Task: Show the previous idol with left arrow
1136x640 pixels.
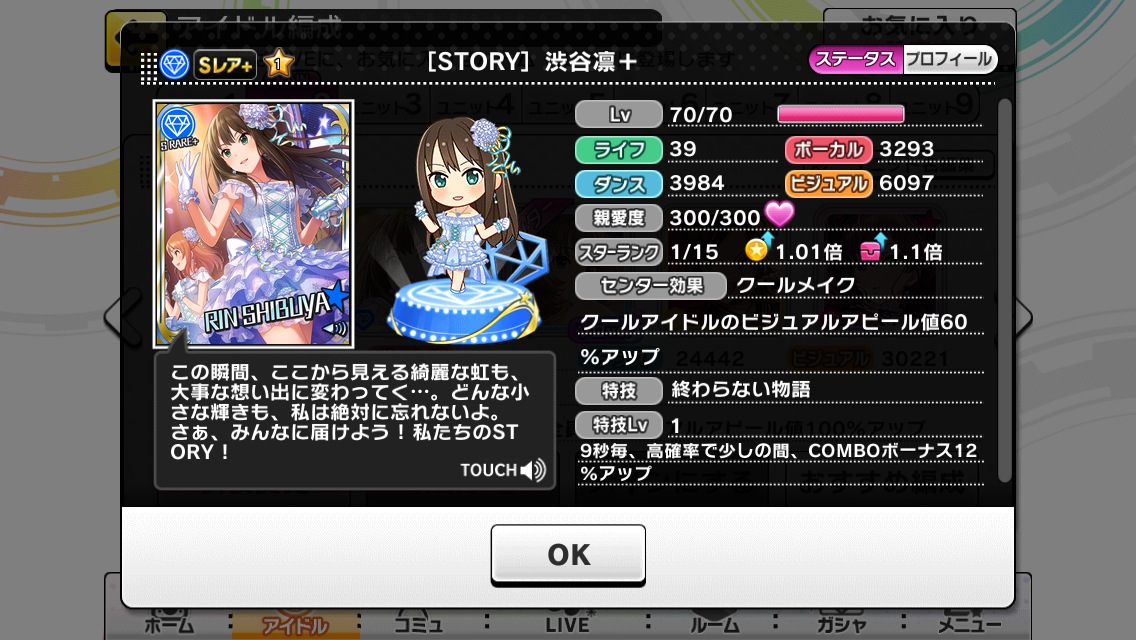Action: [x=113, y=318]
